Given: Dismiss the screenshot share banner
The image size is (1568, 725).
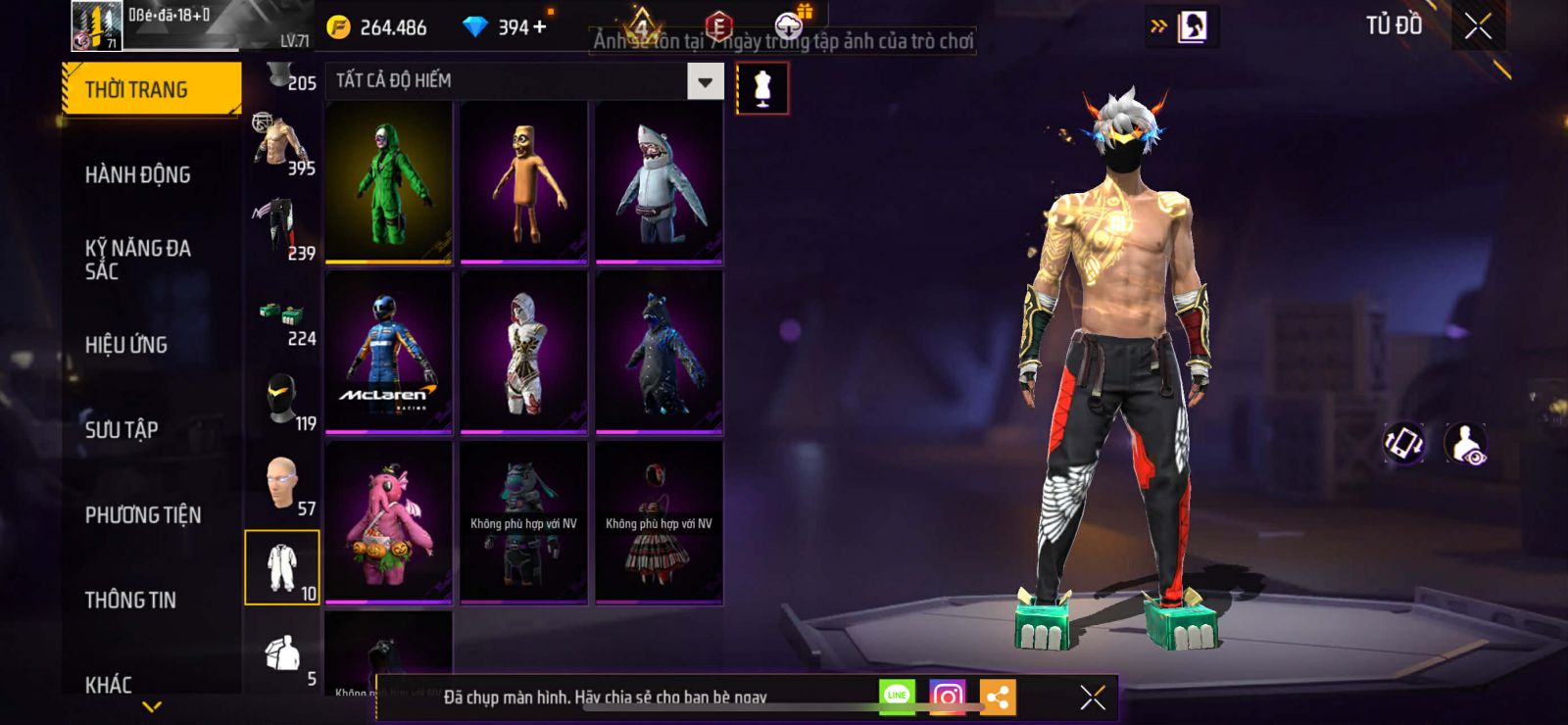Looking at the screenshot, I should click(1092, 697).
